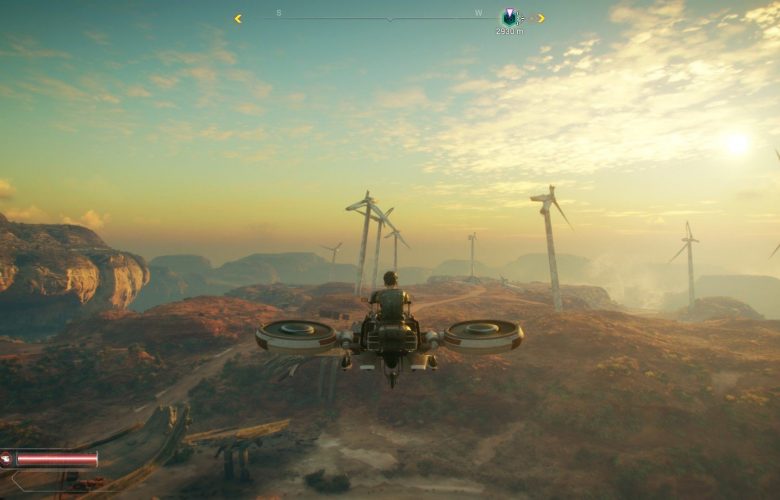
Task: Click the vehicle icon beside the red bar
Action: click(6, 459)
